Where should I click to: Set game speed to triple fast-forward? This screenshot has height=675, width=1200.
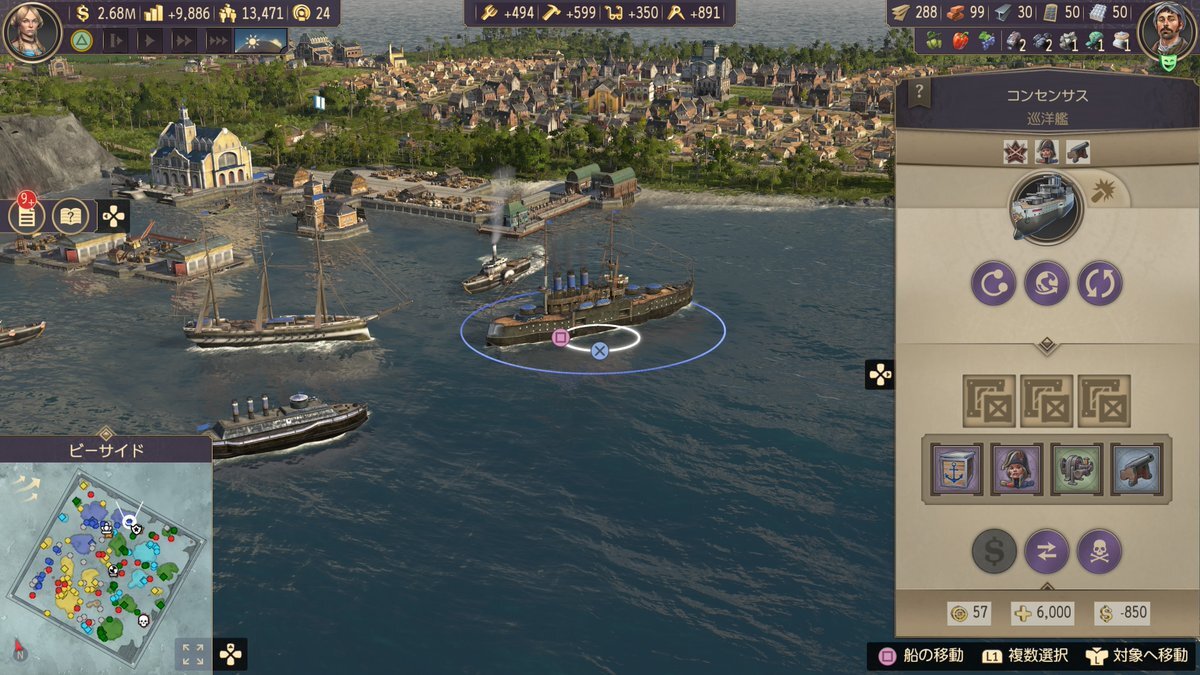tap(217, 41)
